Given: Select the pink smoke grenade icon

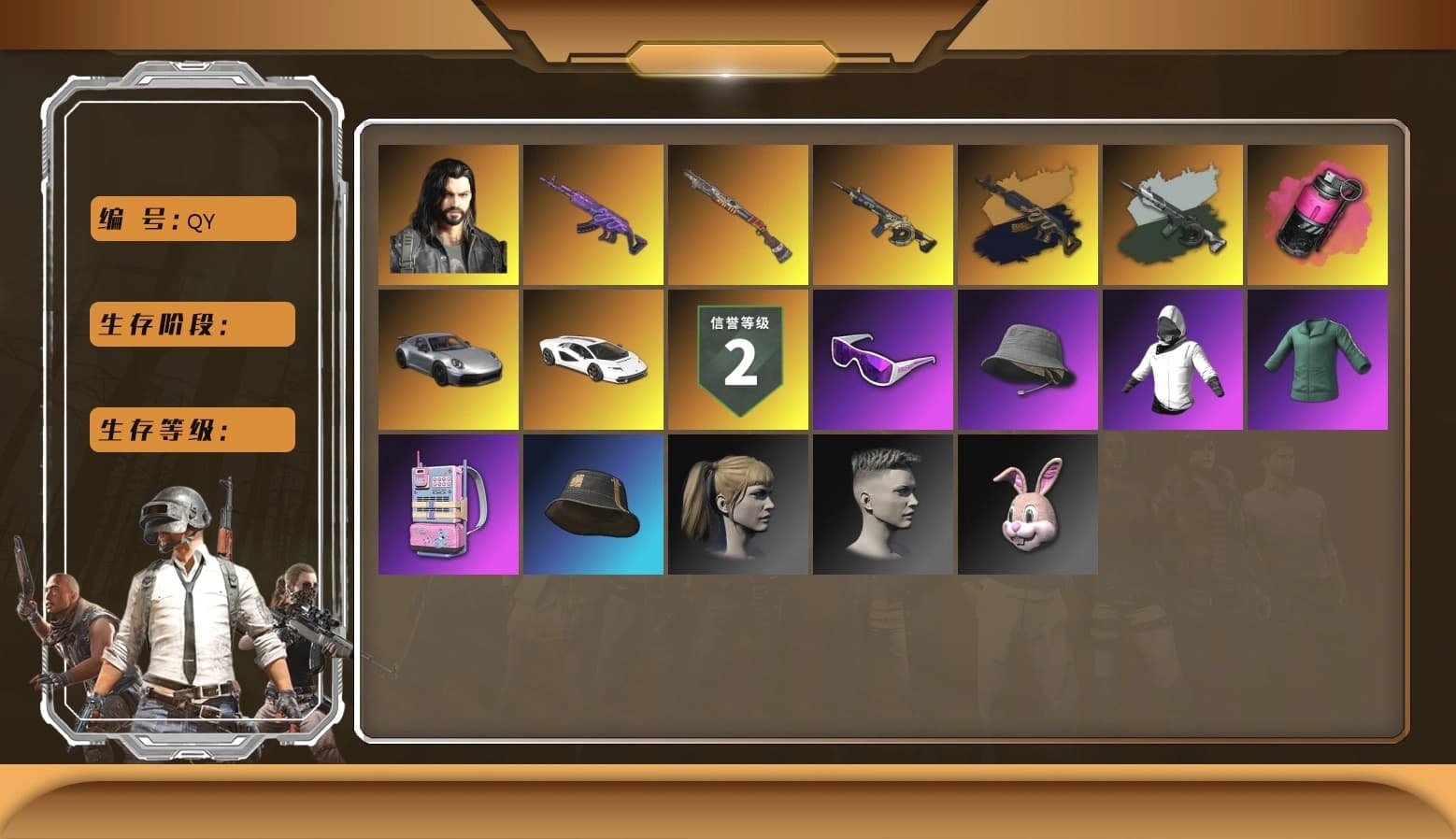Looking at the screenshot, I should [1319, 214].
